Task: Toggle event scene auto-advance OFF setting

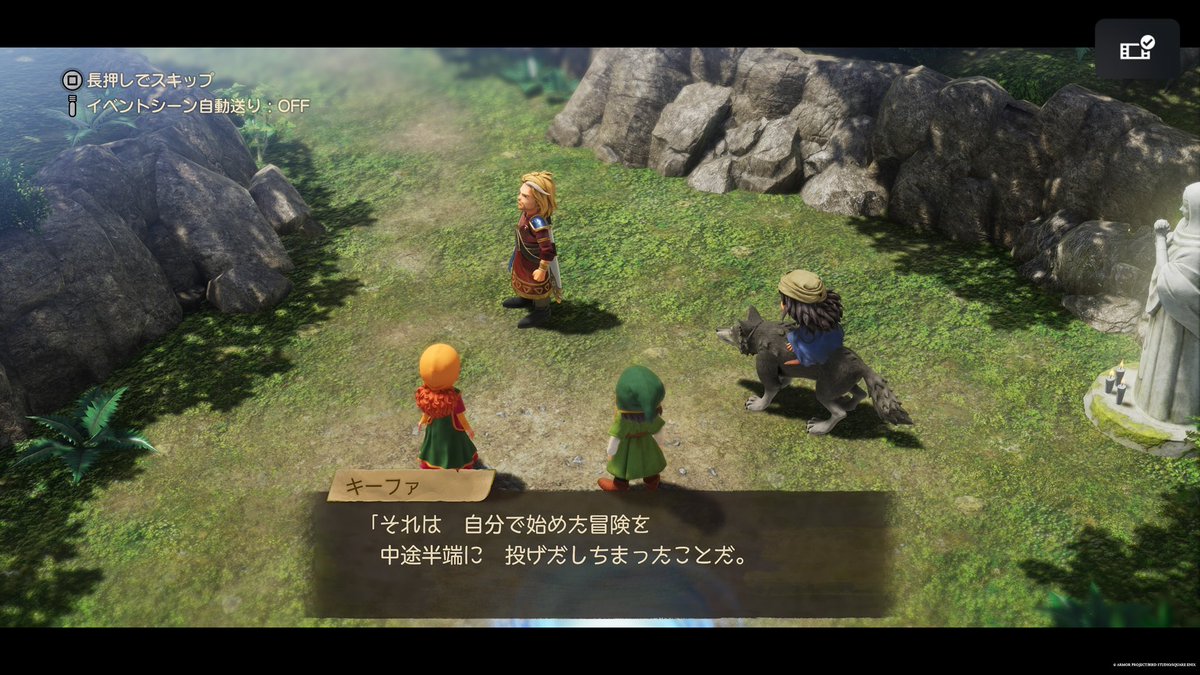Action: (x=186, y=104)
